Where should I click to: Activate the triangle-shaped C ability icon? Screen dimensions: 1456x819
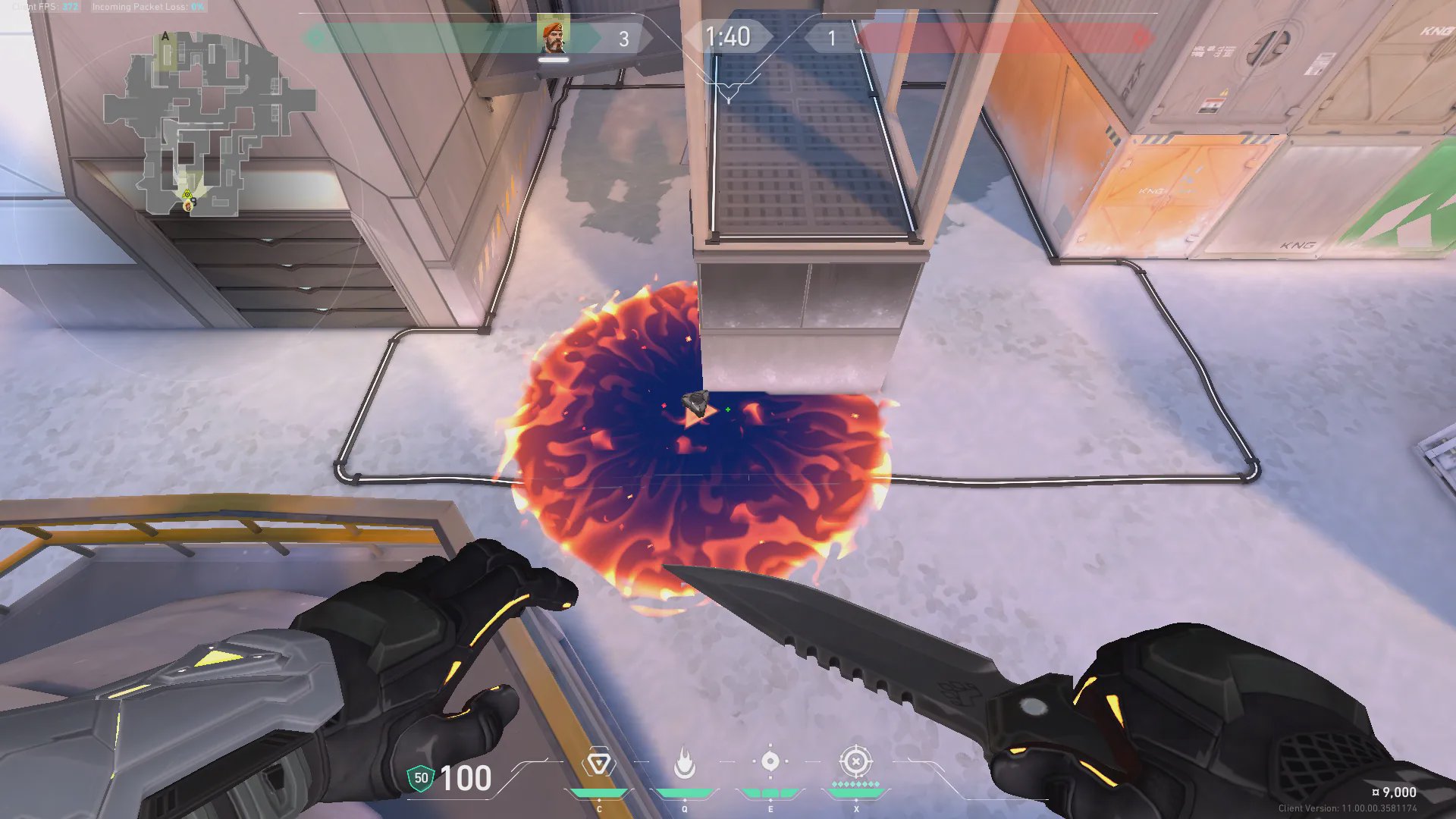[x=598, y=763]
